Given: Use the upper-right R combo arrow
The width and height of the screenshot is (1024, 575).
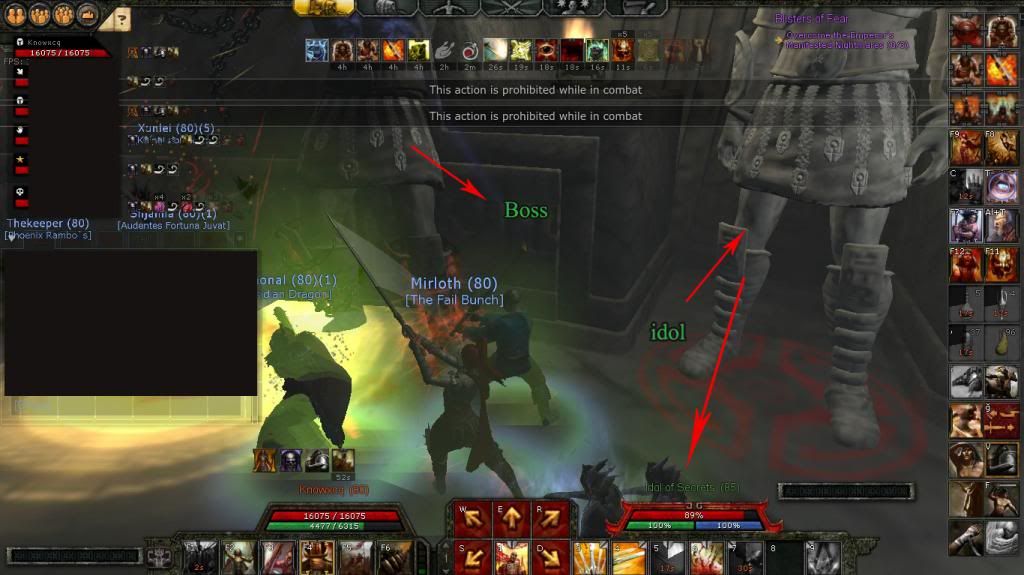Looking at the screenshot, I should click(549, 518).
